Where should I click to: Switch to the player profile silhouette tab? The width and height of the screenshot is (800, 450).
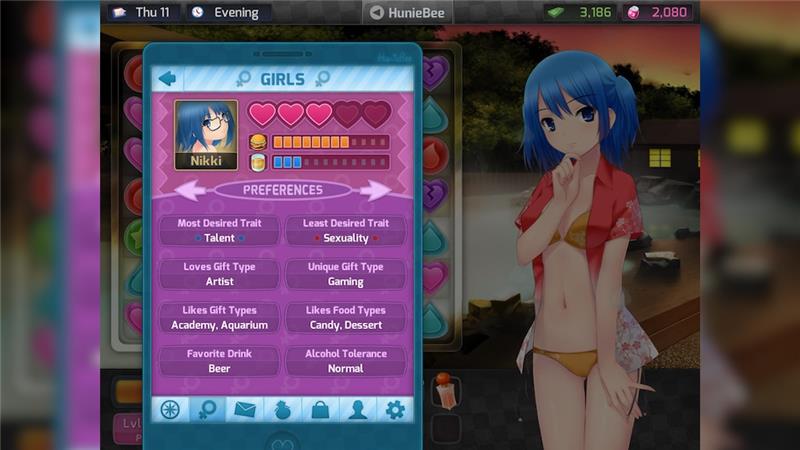[x=356, y=409]
